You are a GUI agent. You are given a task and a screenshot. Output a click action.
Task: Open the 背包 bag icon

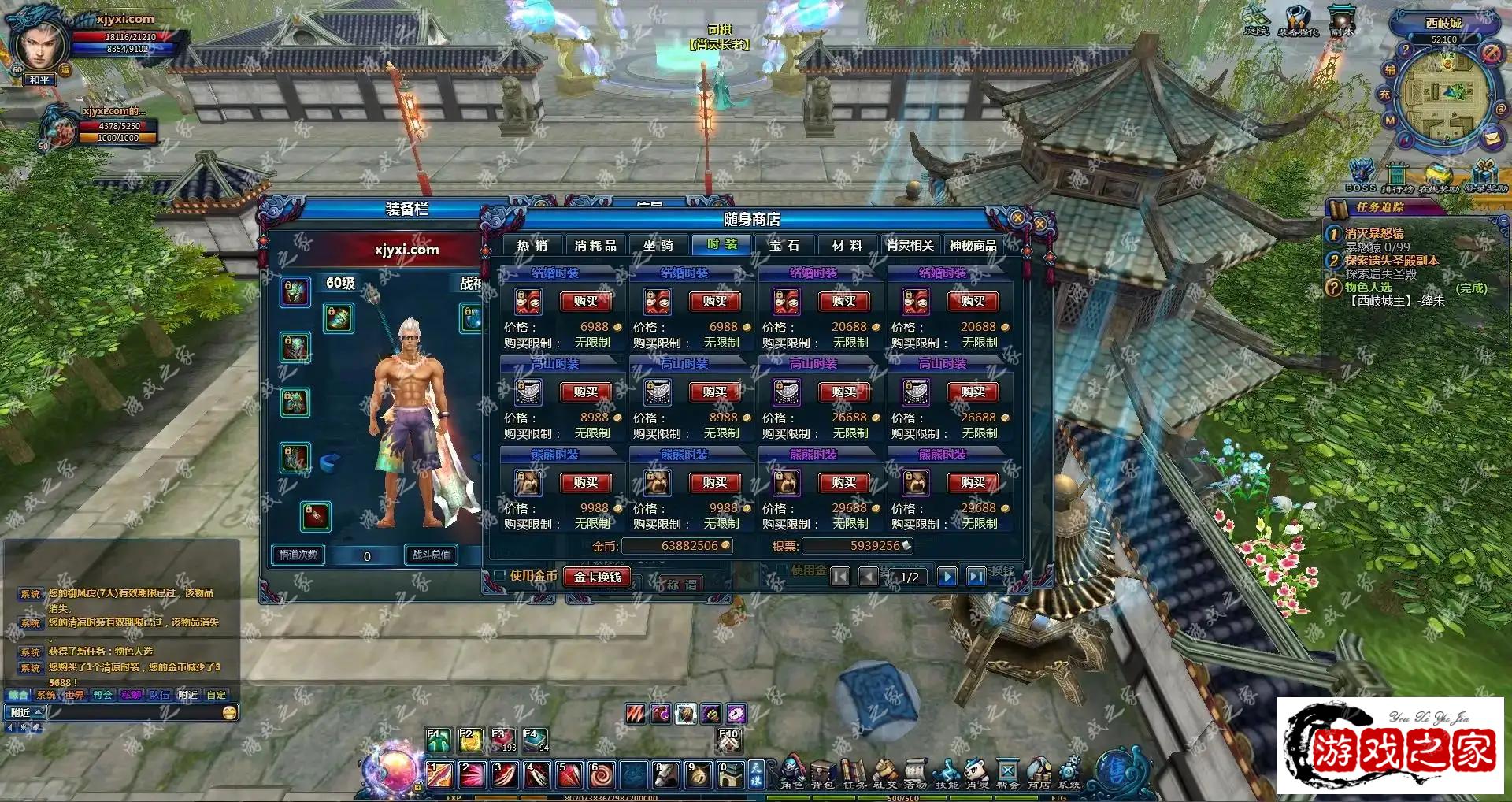pyautogui.click(x=822, y=772)
